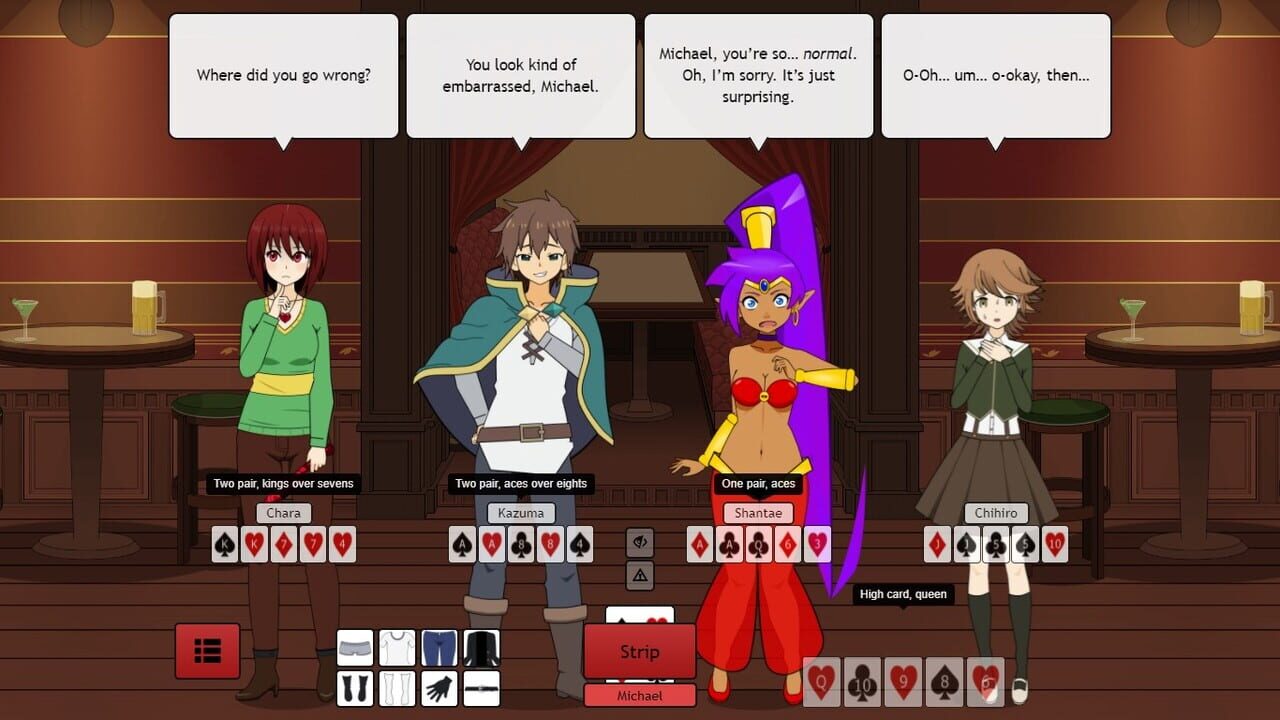
Task: Click the warning triangle icon
Action: coord(639,576)
